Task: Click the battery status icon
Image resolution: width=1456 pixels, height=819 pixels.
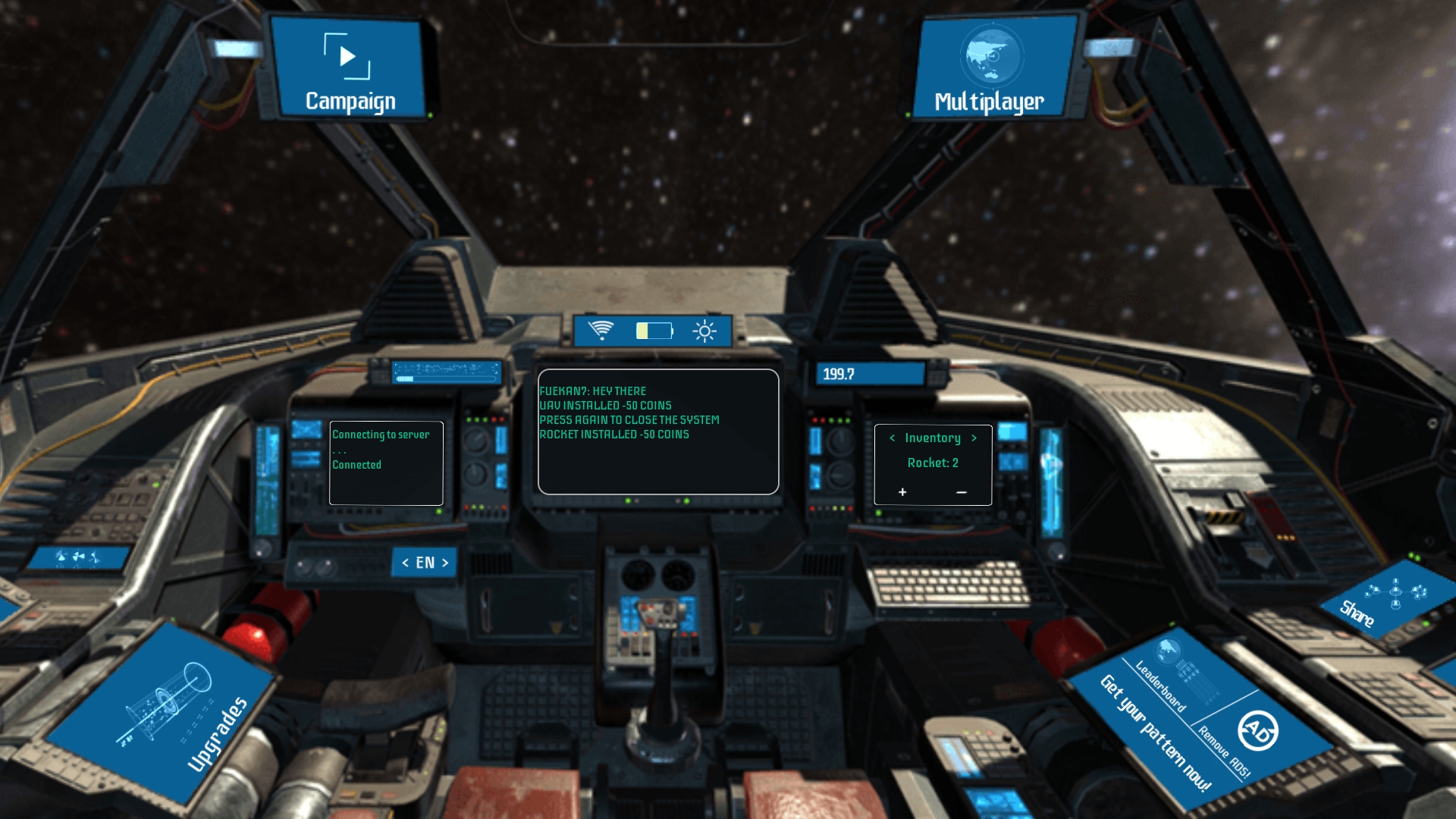Action: [x=654, y=331]
